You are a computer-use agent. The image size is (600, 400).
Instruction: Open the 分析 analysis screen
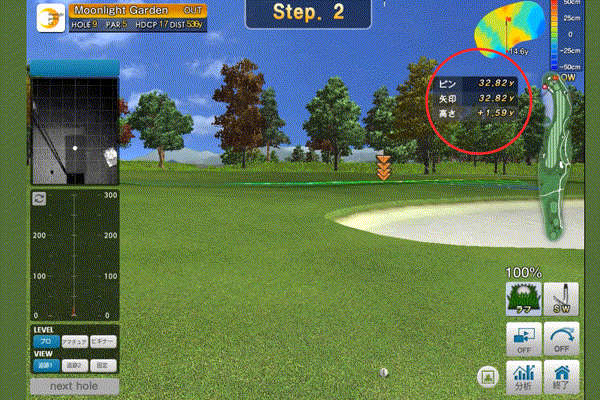click(x=521, y=376)
